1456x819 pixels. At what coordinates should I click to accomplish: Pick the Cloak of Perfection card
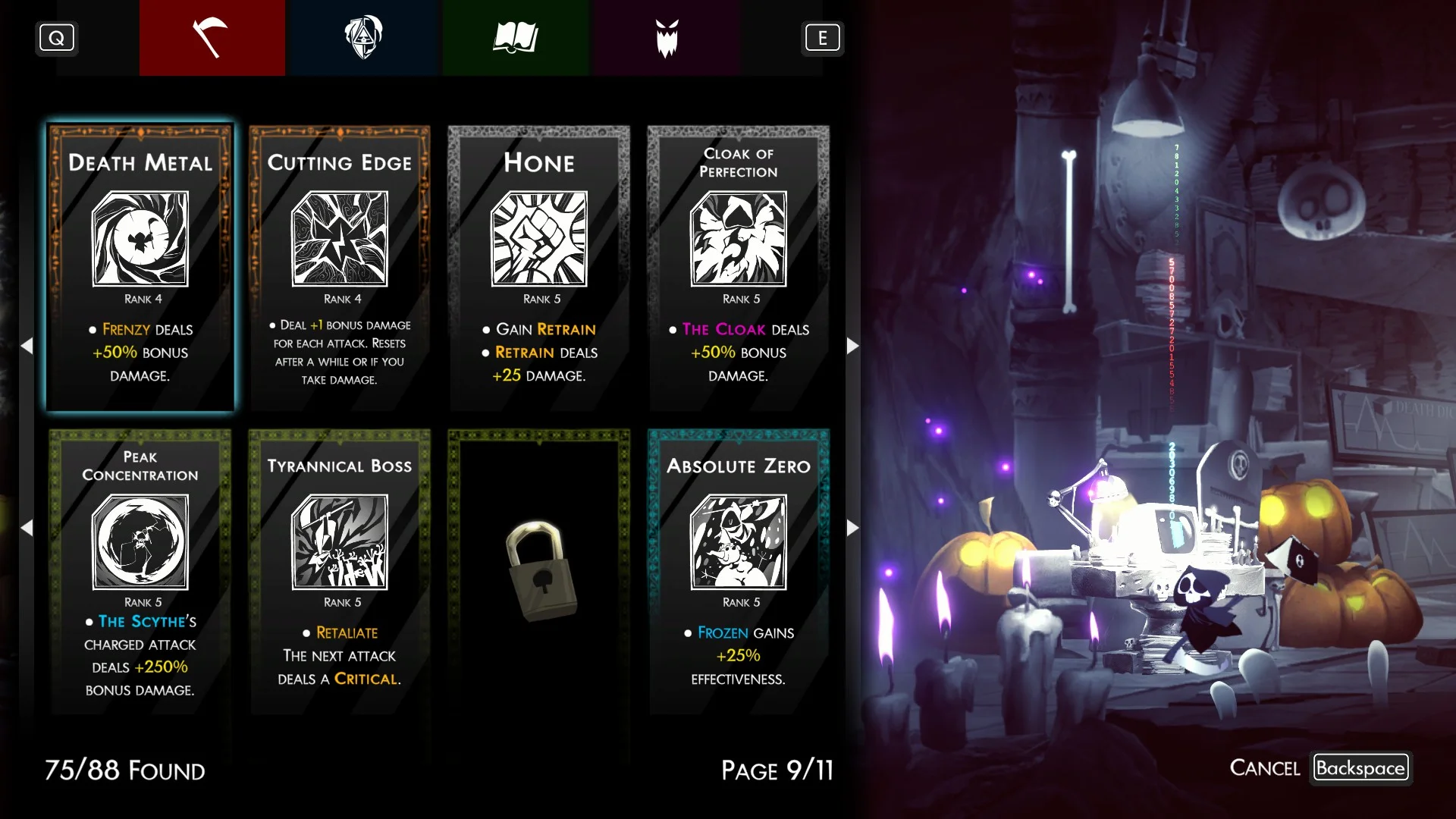738,268
